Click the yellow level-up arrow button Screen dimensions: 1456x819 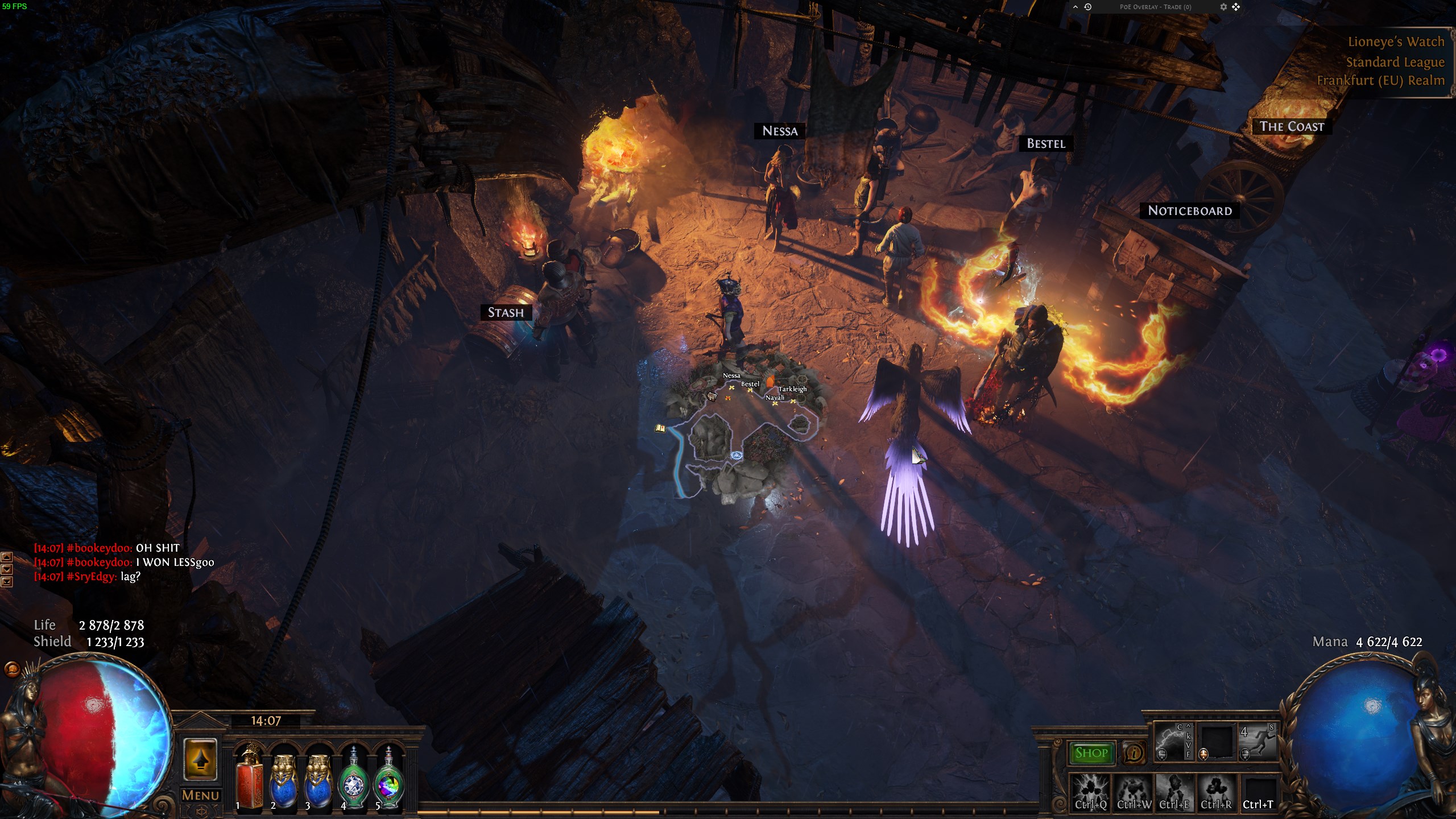coord(200,760)
